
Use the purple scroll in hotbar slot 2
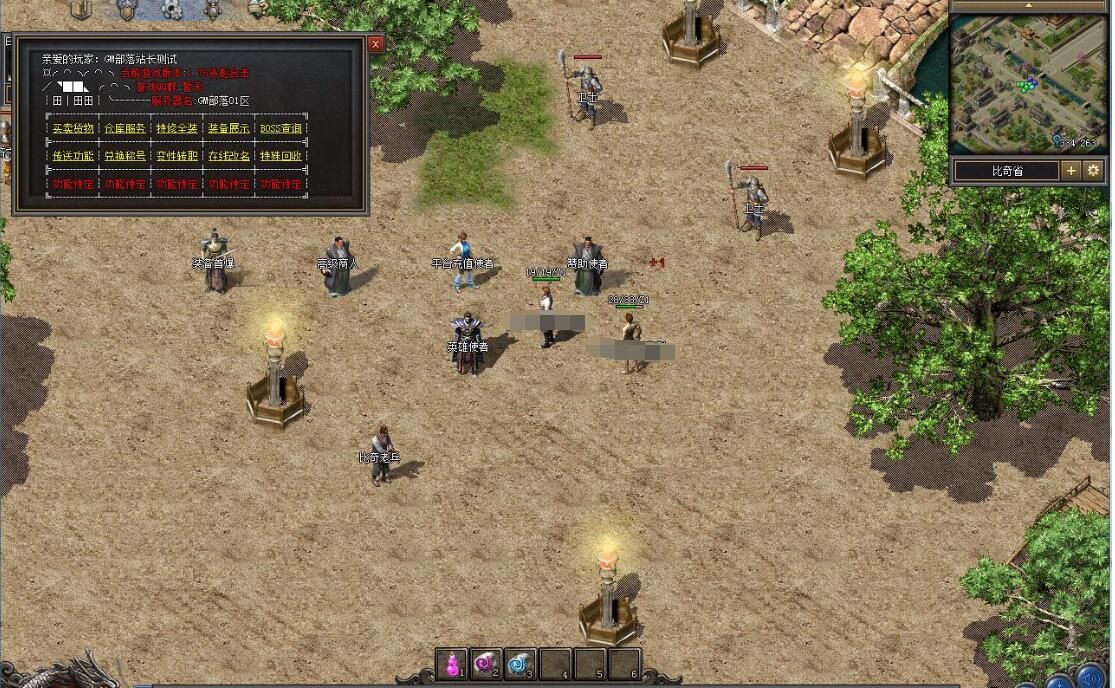(x=486, y=664)
